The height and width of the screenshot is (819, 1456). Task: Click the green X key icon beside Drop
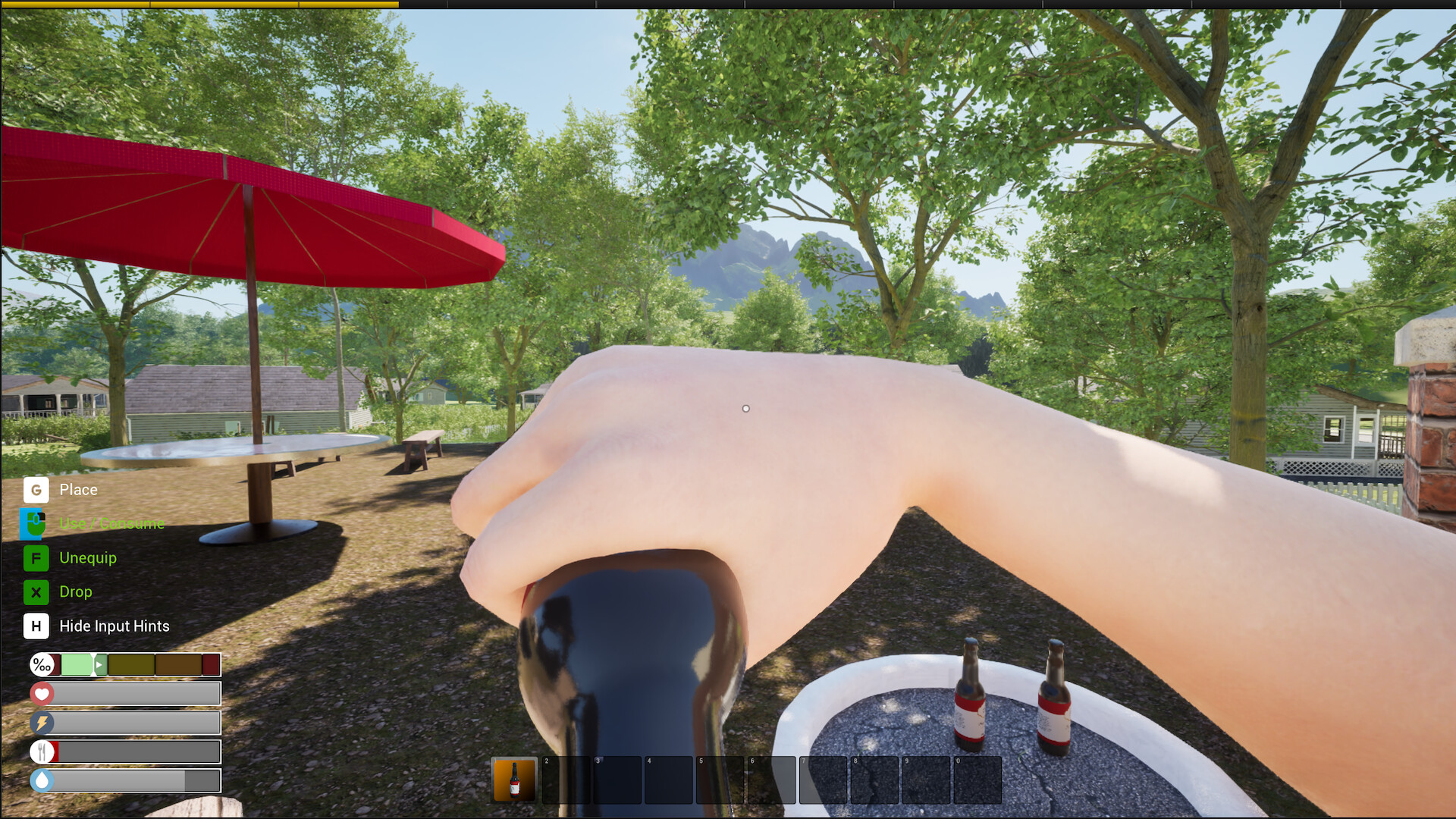[x=36, y=592]
